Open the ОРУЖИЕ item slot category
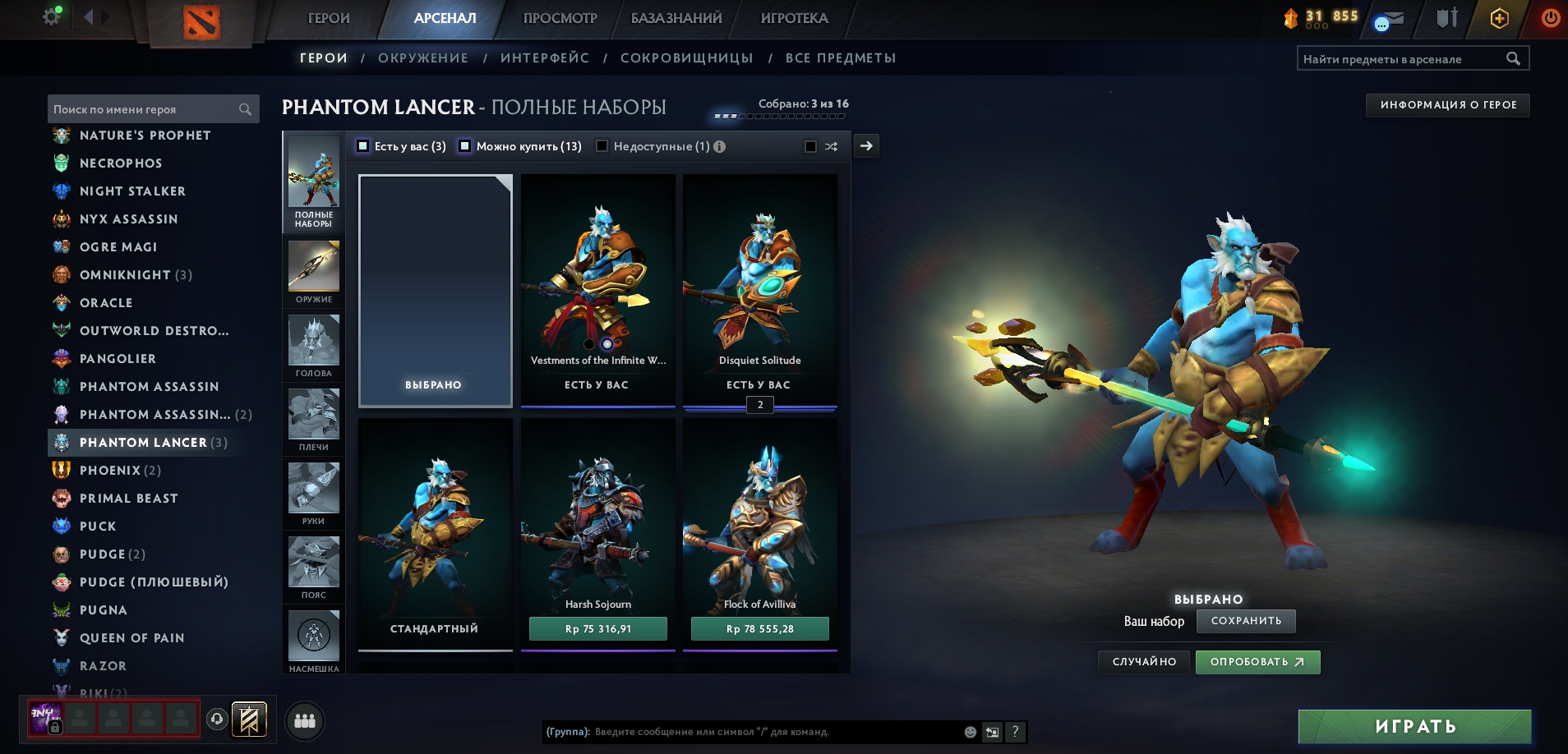The height and width of the screenshot is (754, 1568). [314, 272]
